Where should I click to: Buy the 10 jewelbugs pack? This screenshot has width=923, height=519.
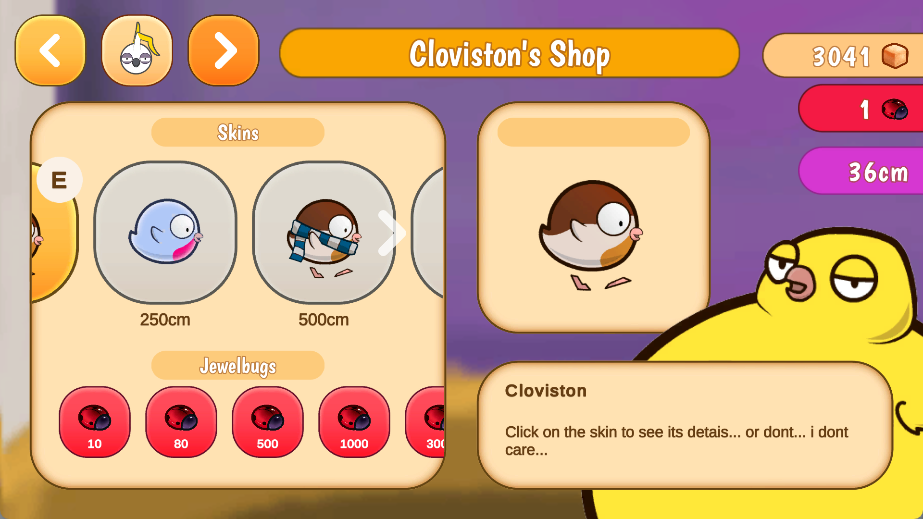[95, 422]
